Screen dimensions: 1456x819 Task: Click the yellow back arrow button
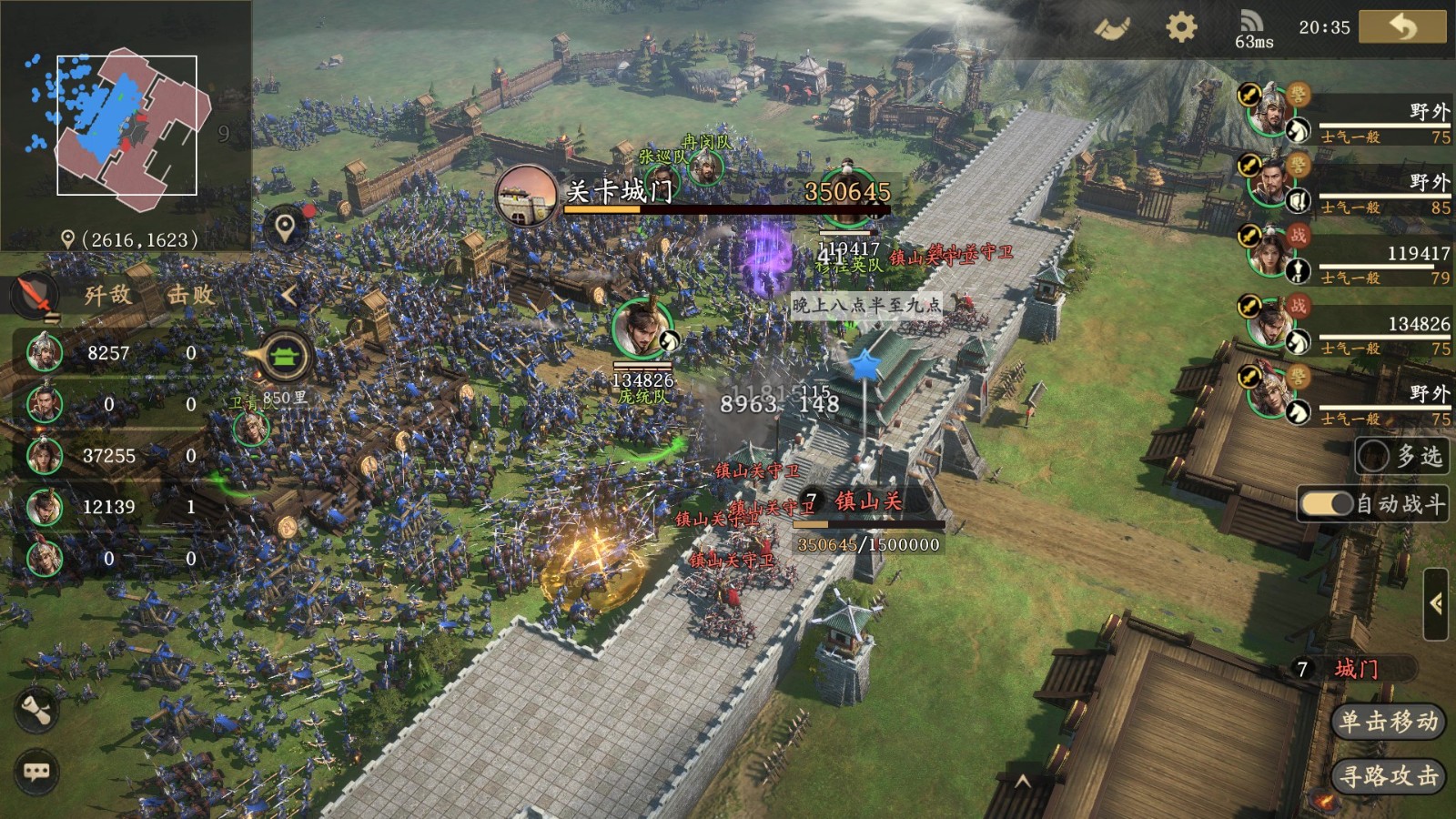point(1401,26)
